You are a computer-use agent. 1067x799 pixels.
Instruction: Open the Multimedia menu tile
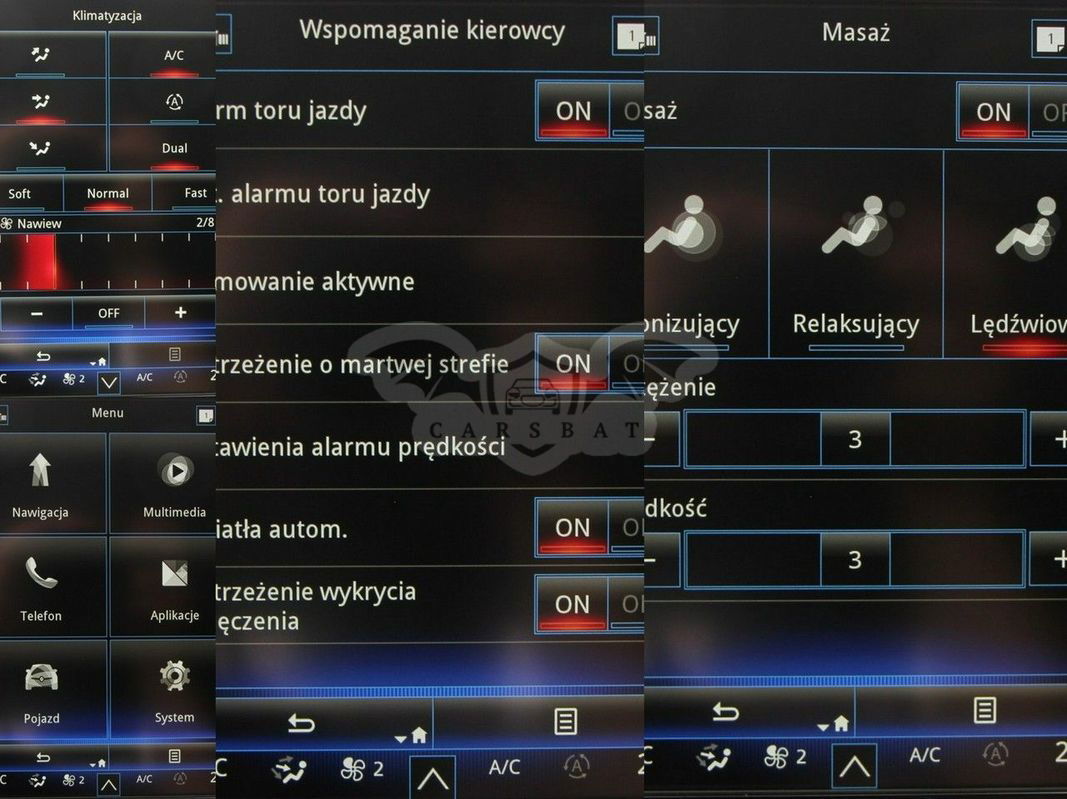point(174,483)
